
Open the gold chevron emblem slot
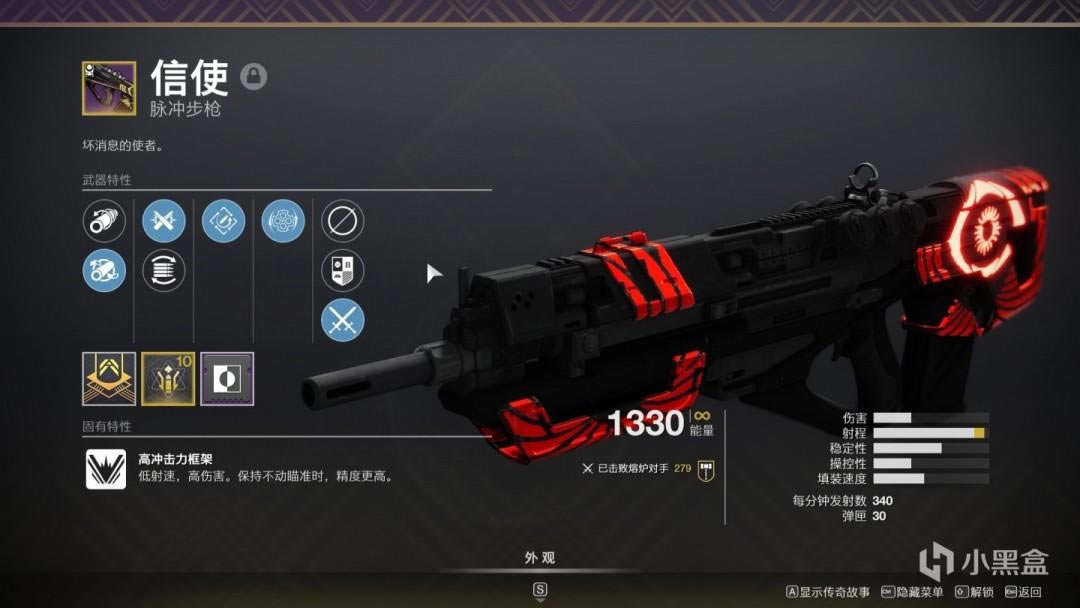(x=109, y=378)
